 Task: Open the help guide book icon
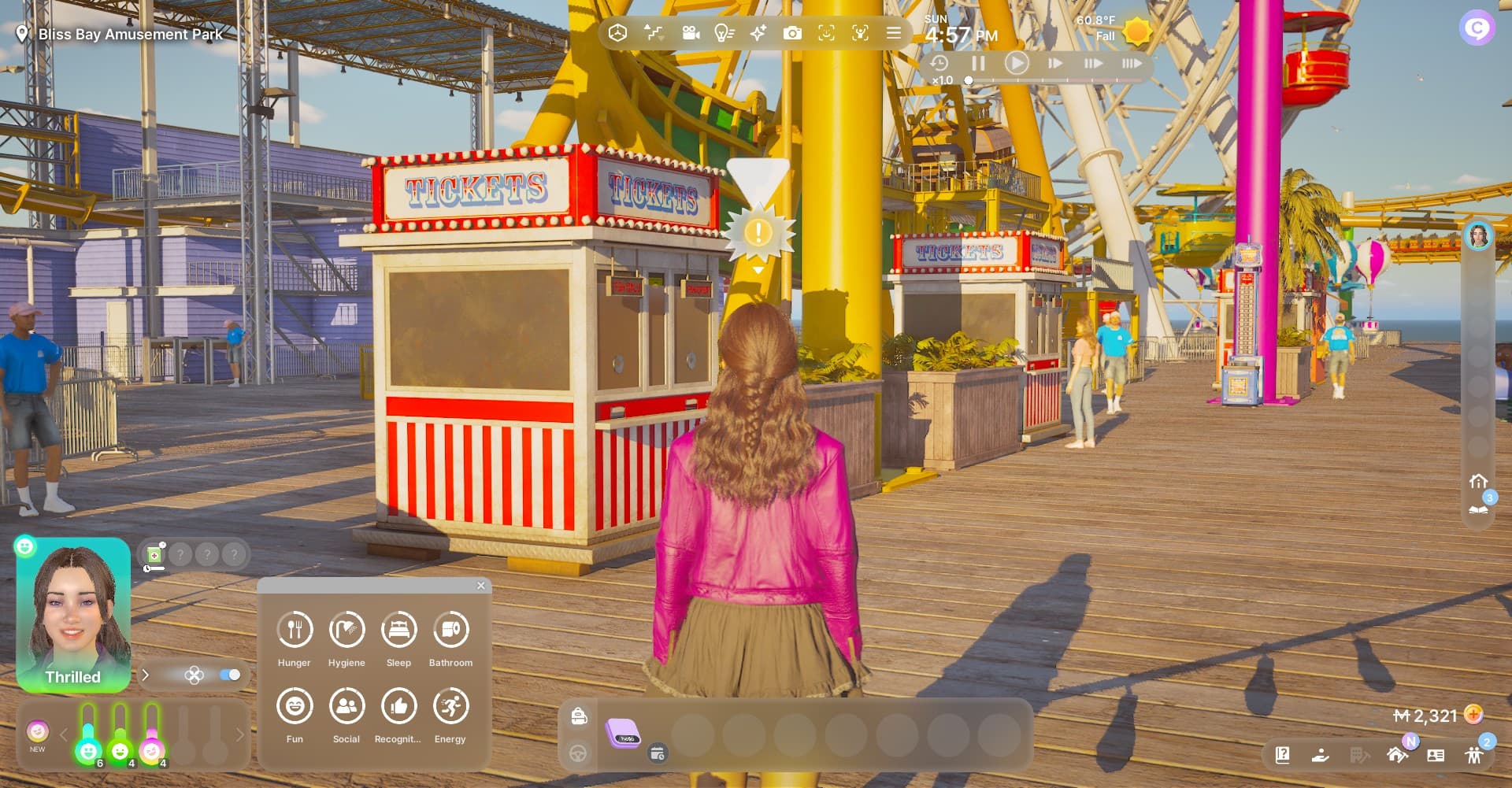1282,755
